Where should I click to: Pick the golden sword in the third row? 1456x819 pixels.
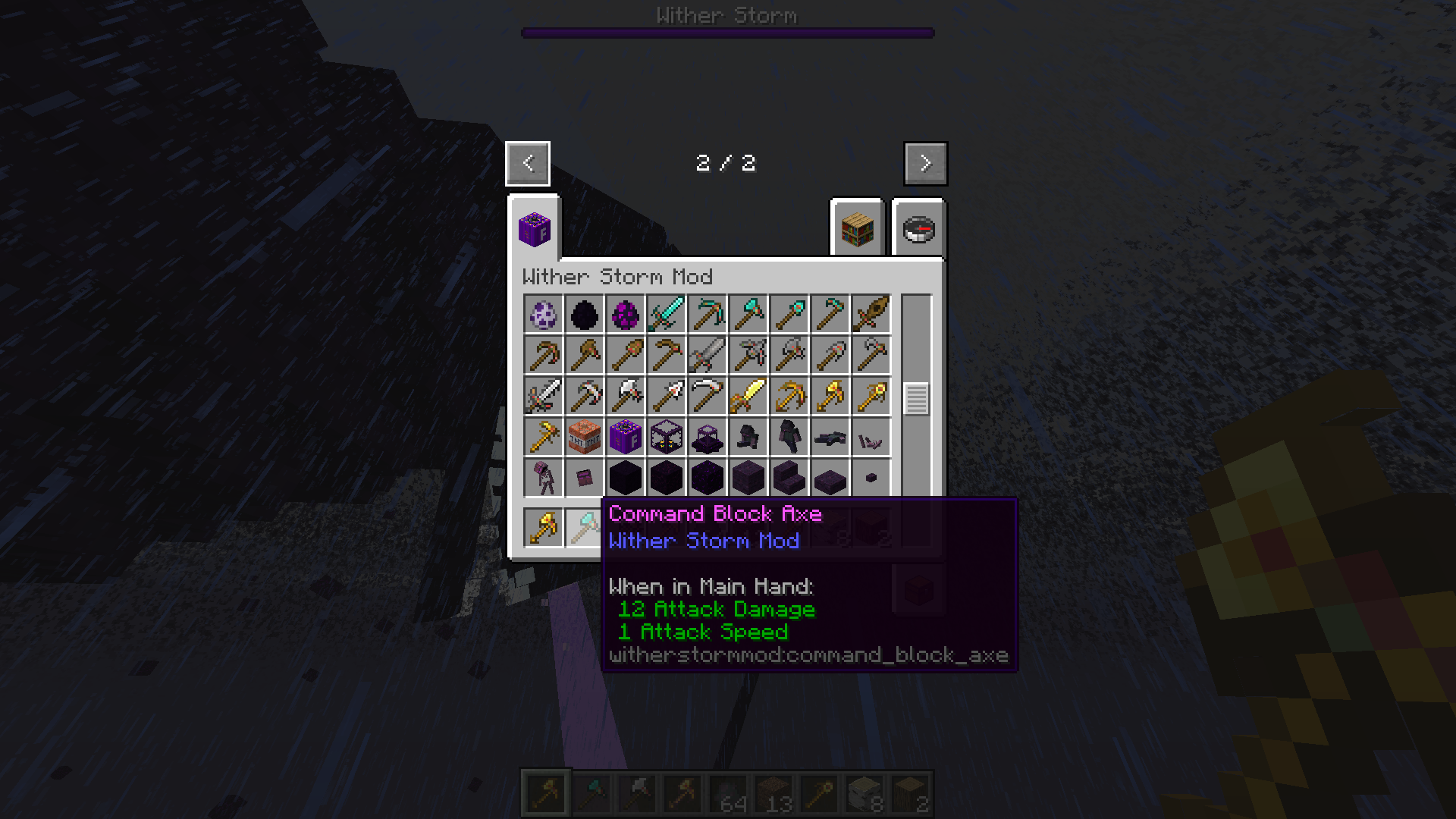tap(748, 396)
